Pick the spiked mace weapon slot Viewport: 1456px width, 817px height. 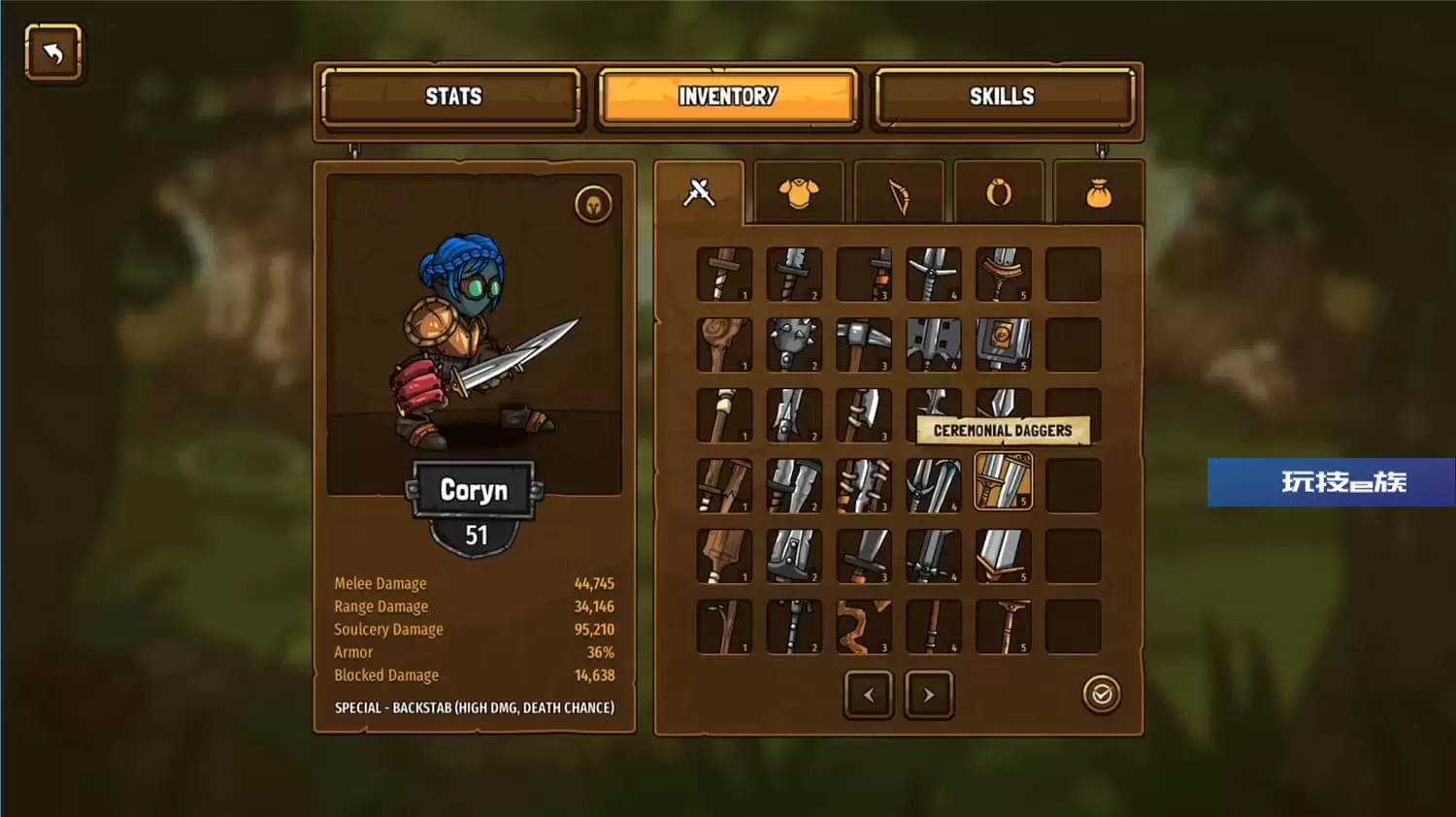794,344
